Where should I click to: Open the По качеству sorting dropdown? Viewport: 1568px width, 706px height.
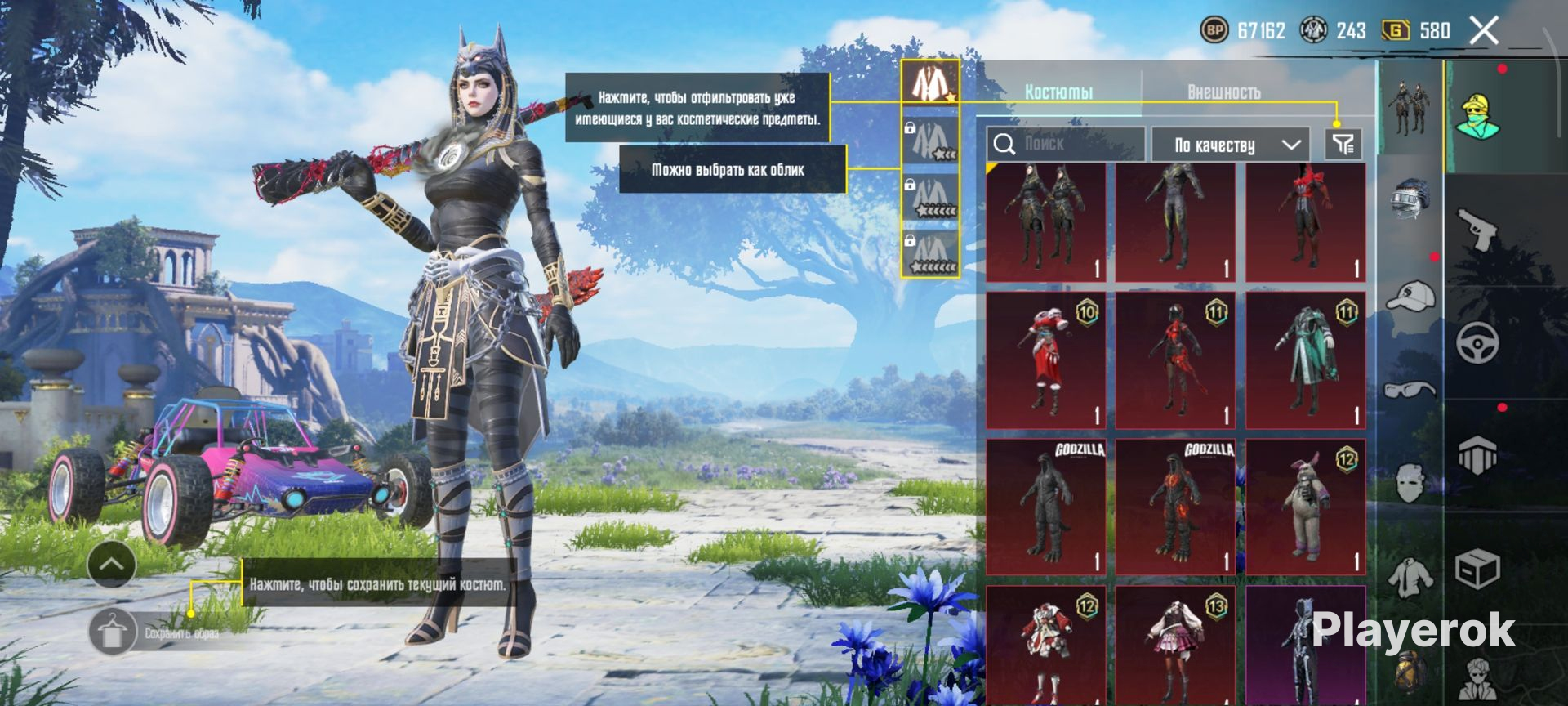[x=1230, y=145]
